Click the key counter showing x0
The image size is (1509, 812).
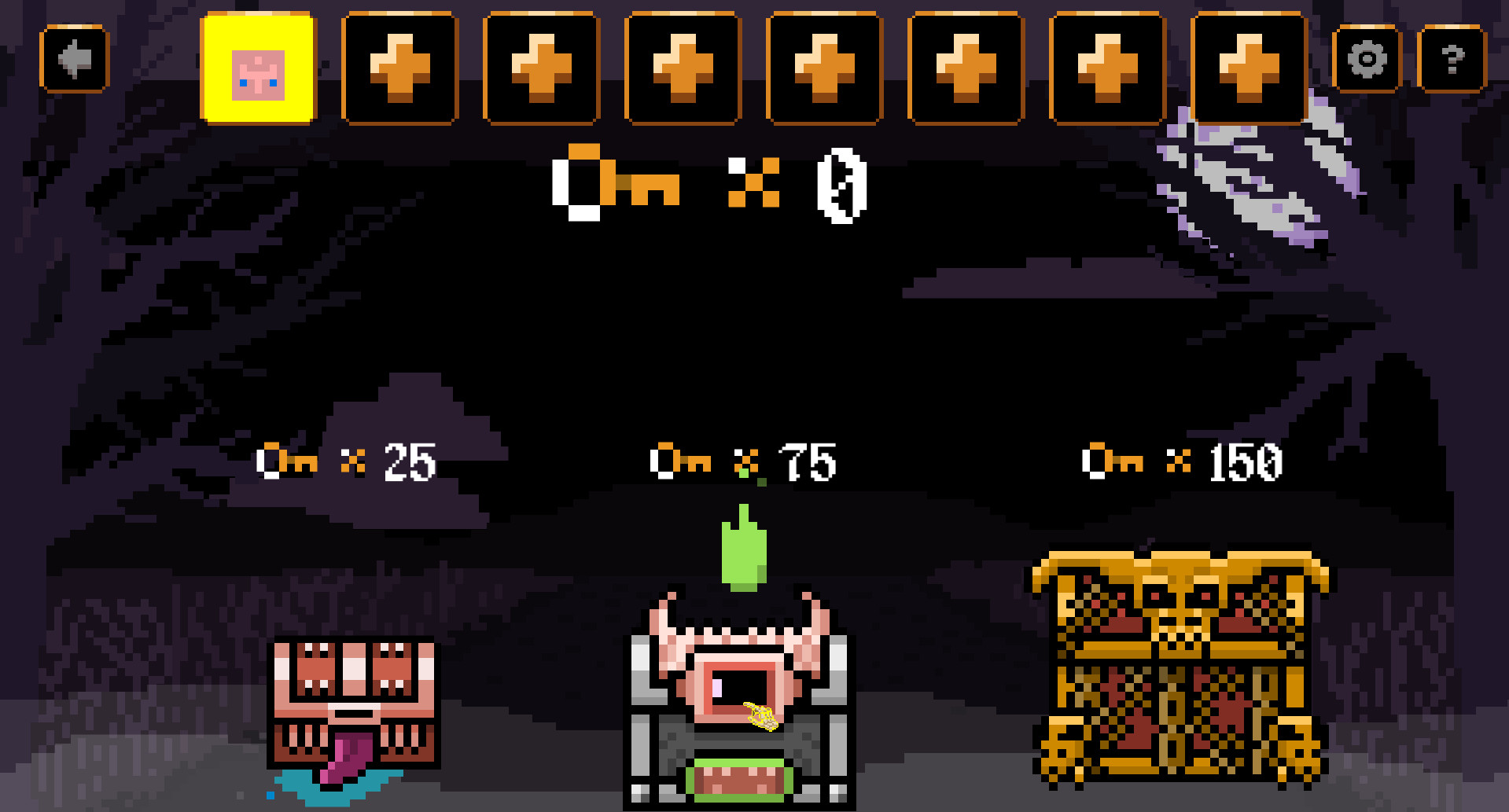708,186
